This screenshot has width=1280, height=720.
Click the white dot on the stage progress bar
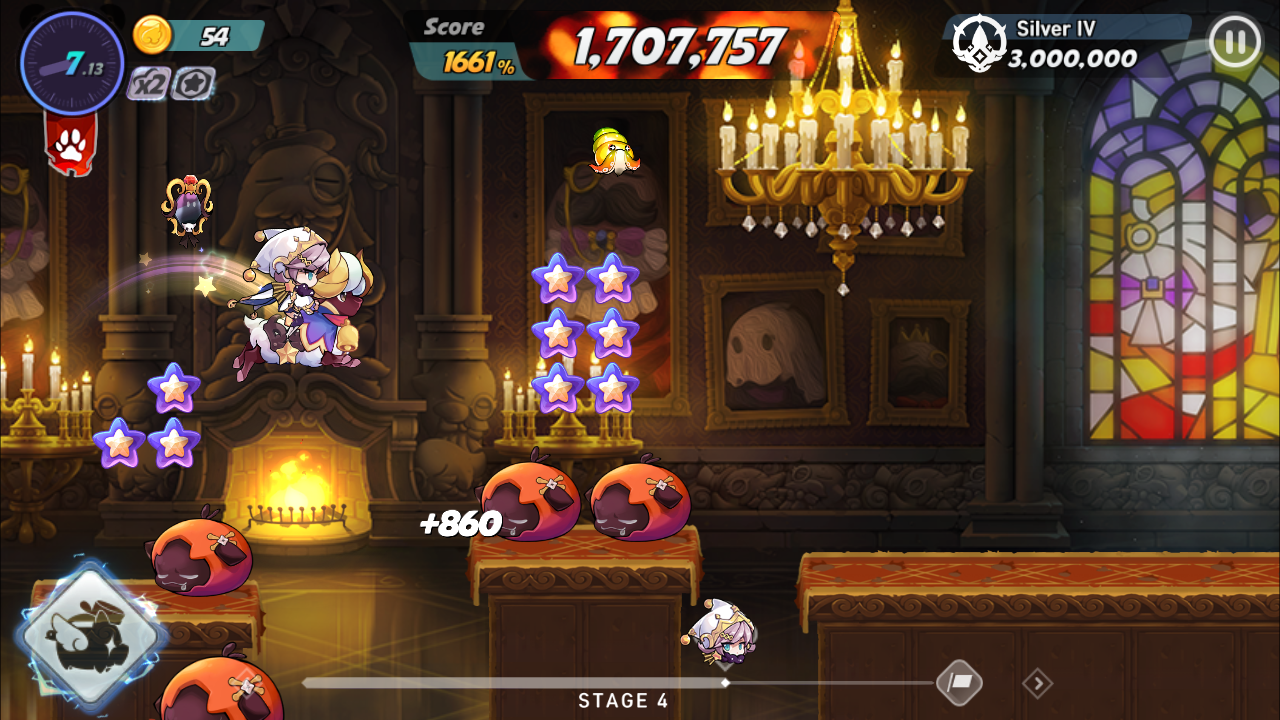pyautogui.click(x=726, y=684)
